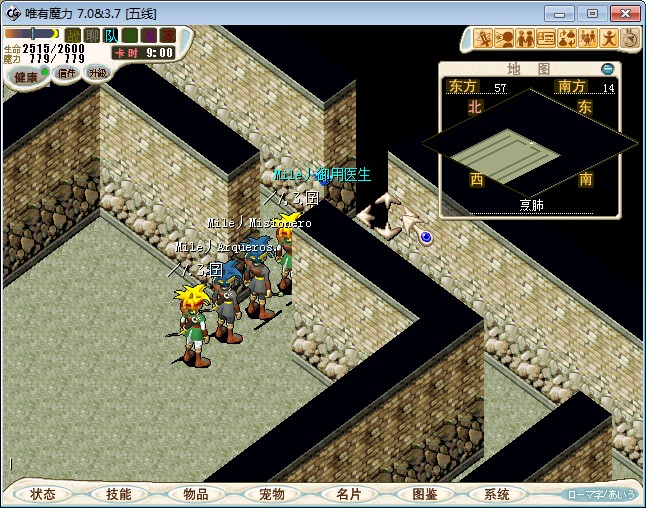
Task: Collapse the 地图 map panel with the blue button
Action: (608, 69)
